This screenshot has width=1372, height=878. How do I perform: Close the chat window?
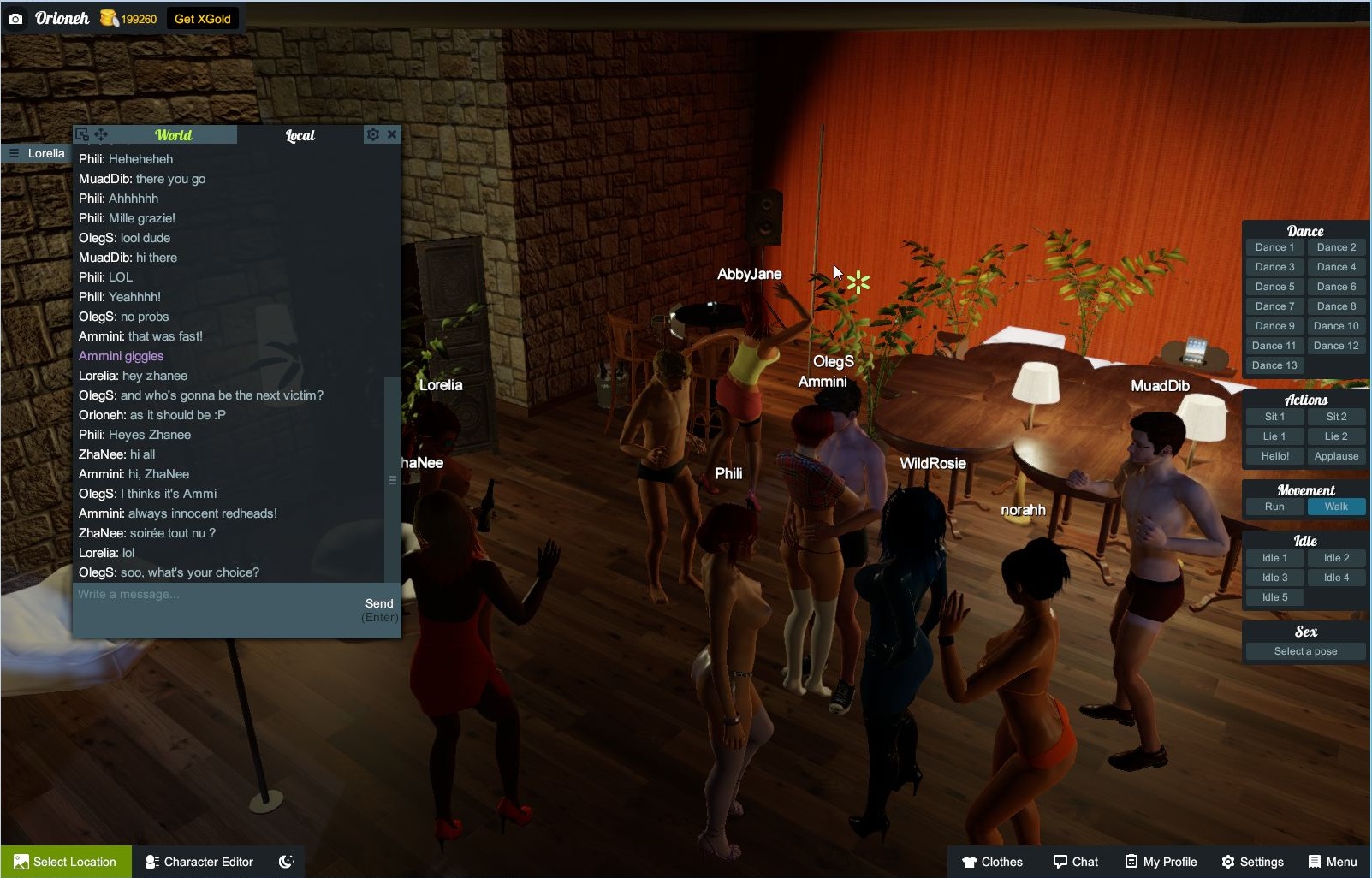[392, 134]
